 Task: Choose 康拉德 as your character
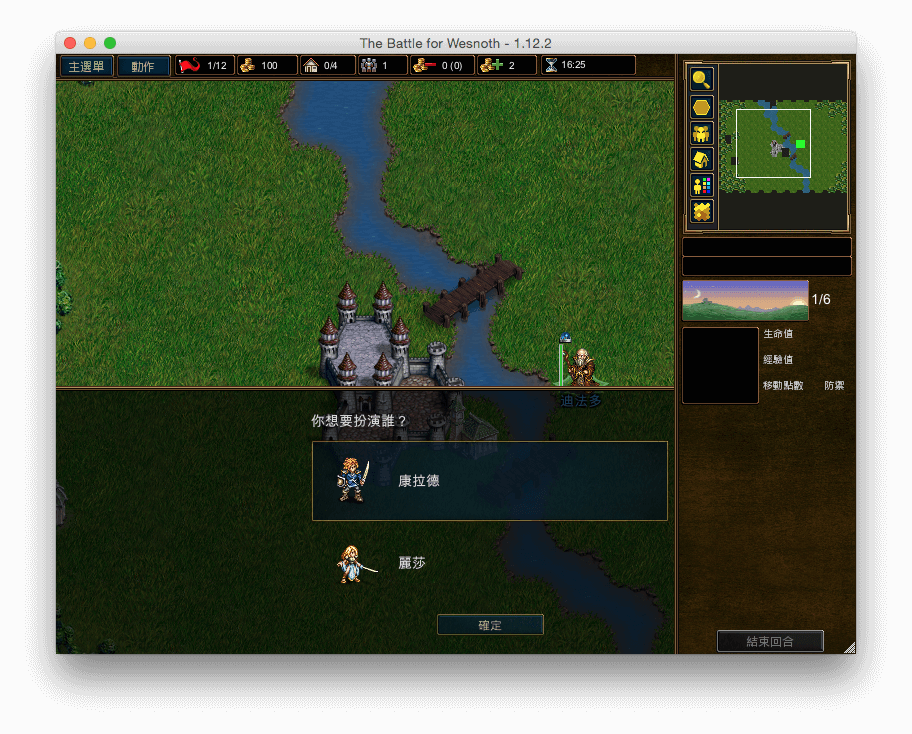coord(489,481)
